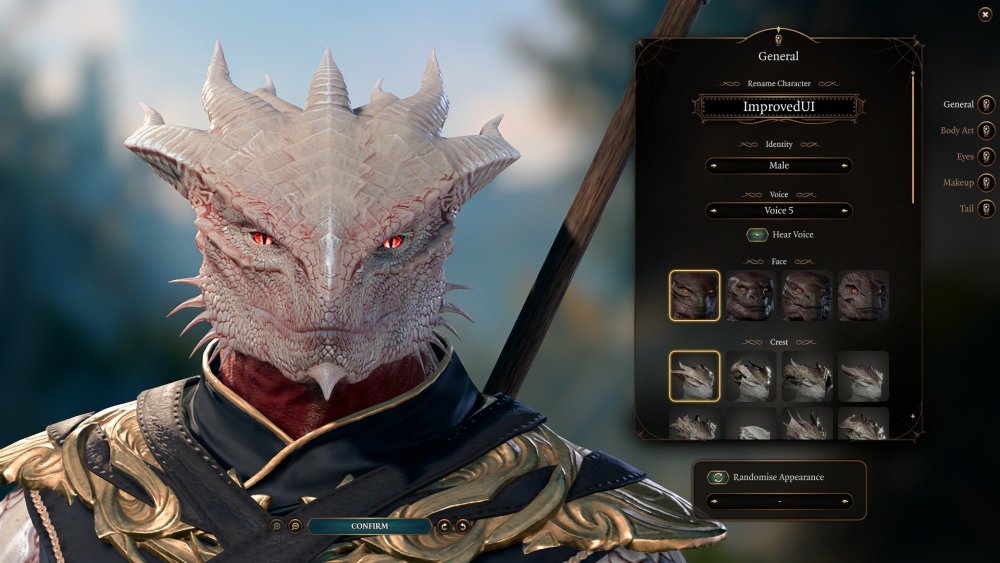
Task: Select the fourth crest in the top row
Action: pos(863,376)
